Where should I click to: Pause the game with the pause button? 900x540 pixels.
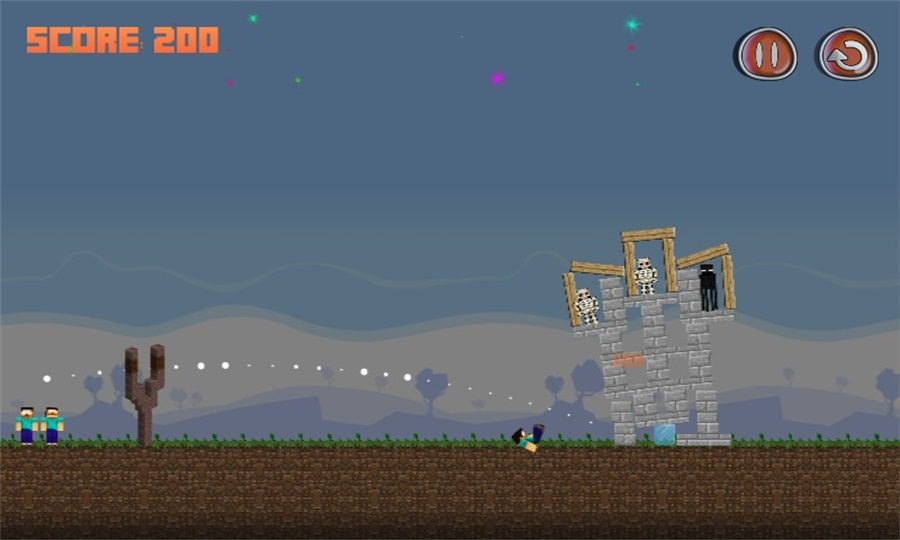coord(766,54)
